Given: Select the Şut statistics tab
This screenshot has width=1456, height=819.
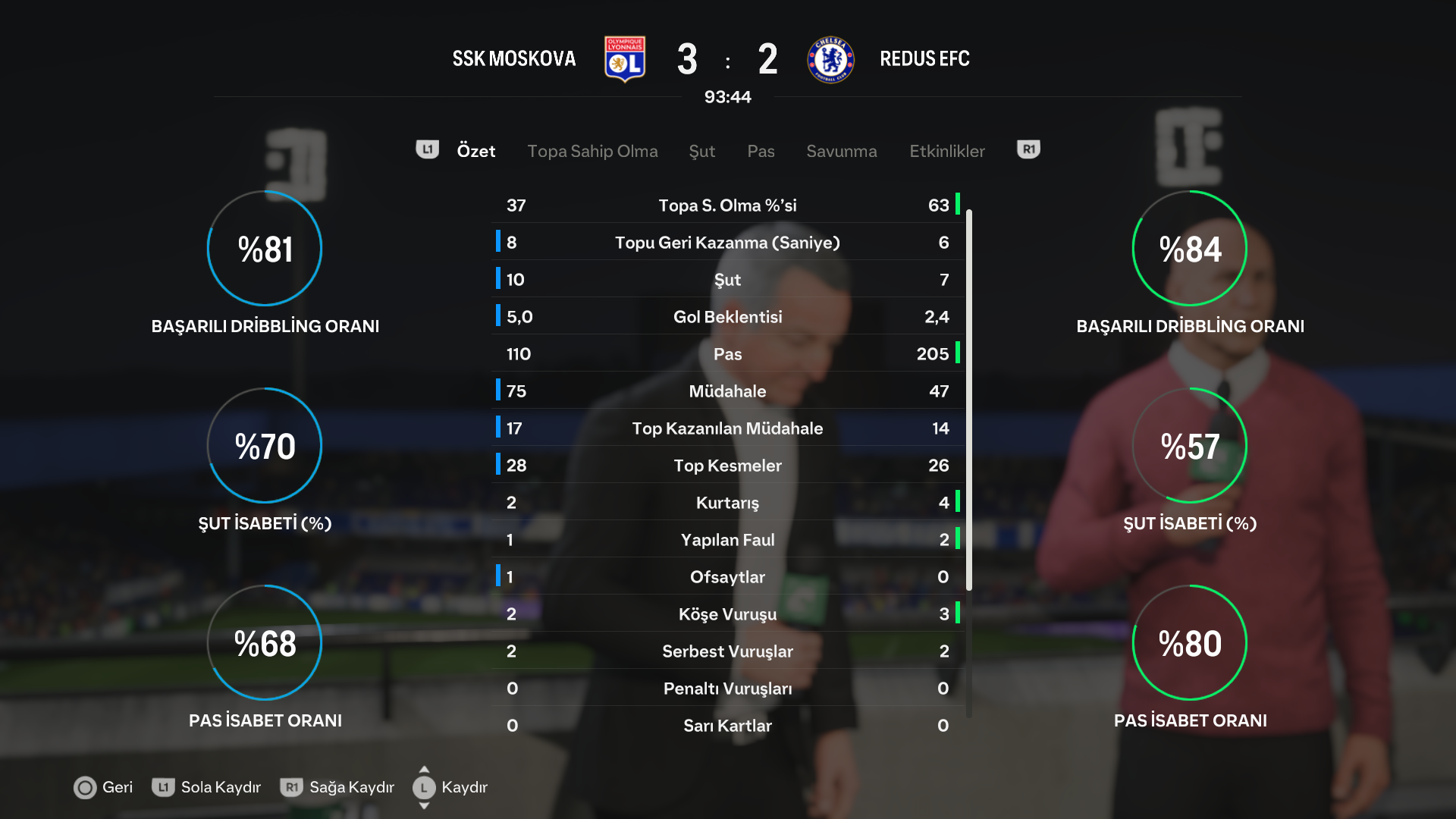Looking at the screenshot, I should click(701, 151).
